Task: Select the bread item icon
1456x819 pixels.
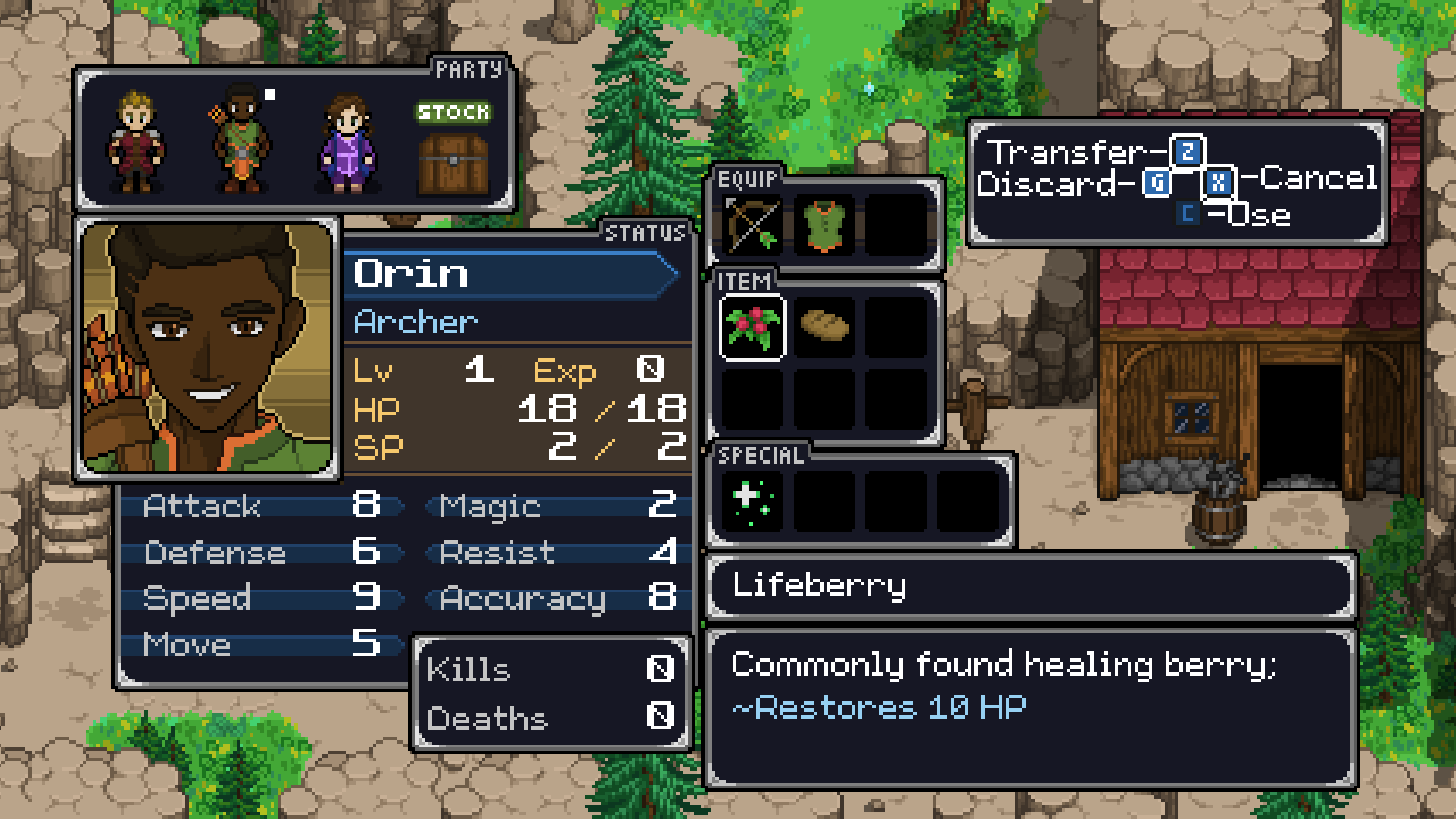Action: coord(824,326)
